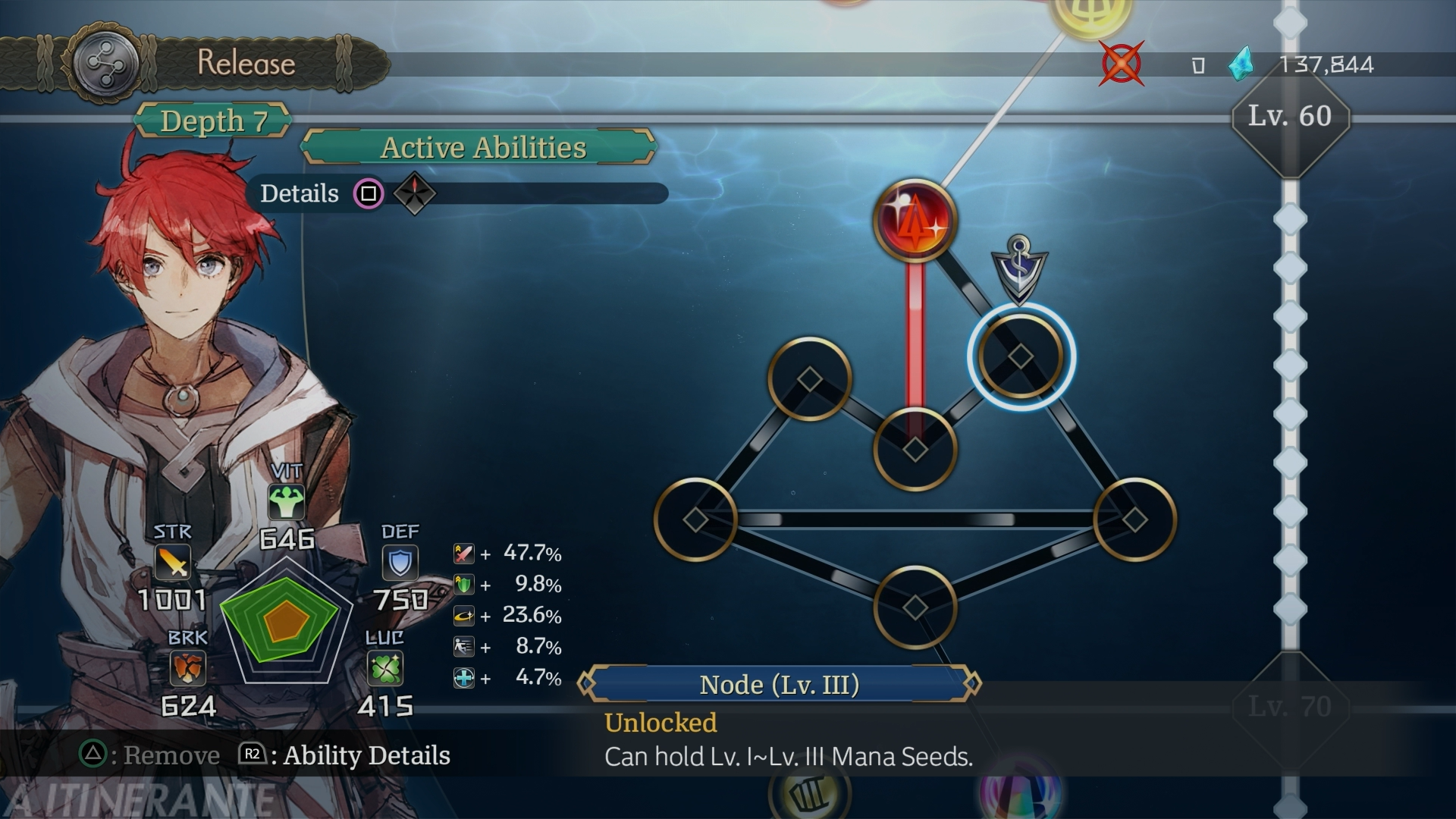Select the Lv. 60 level marker

point(1290,117)
